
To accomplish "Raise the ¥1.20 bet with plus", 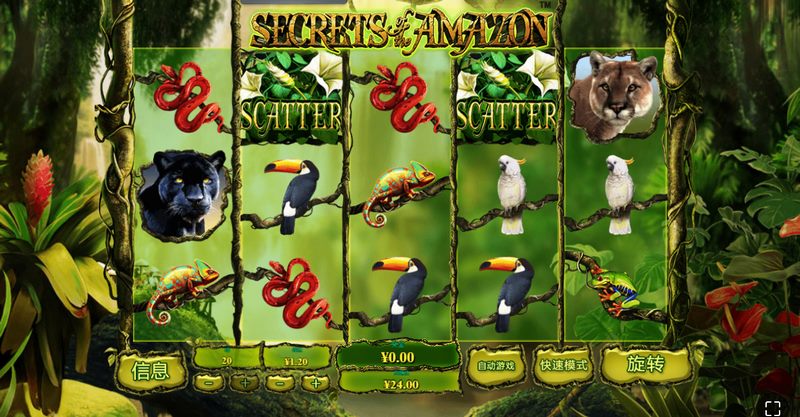I will click(315, 382).
